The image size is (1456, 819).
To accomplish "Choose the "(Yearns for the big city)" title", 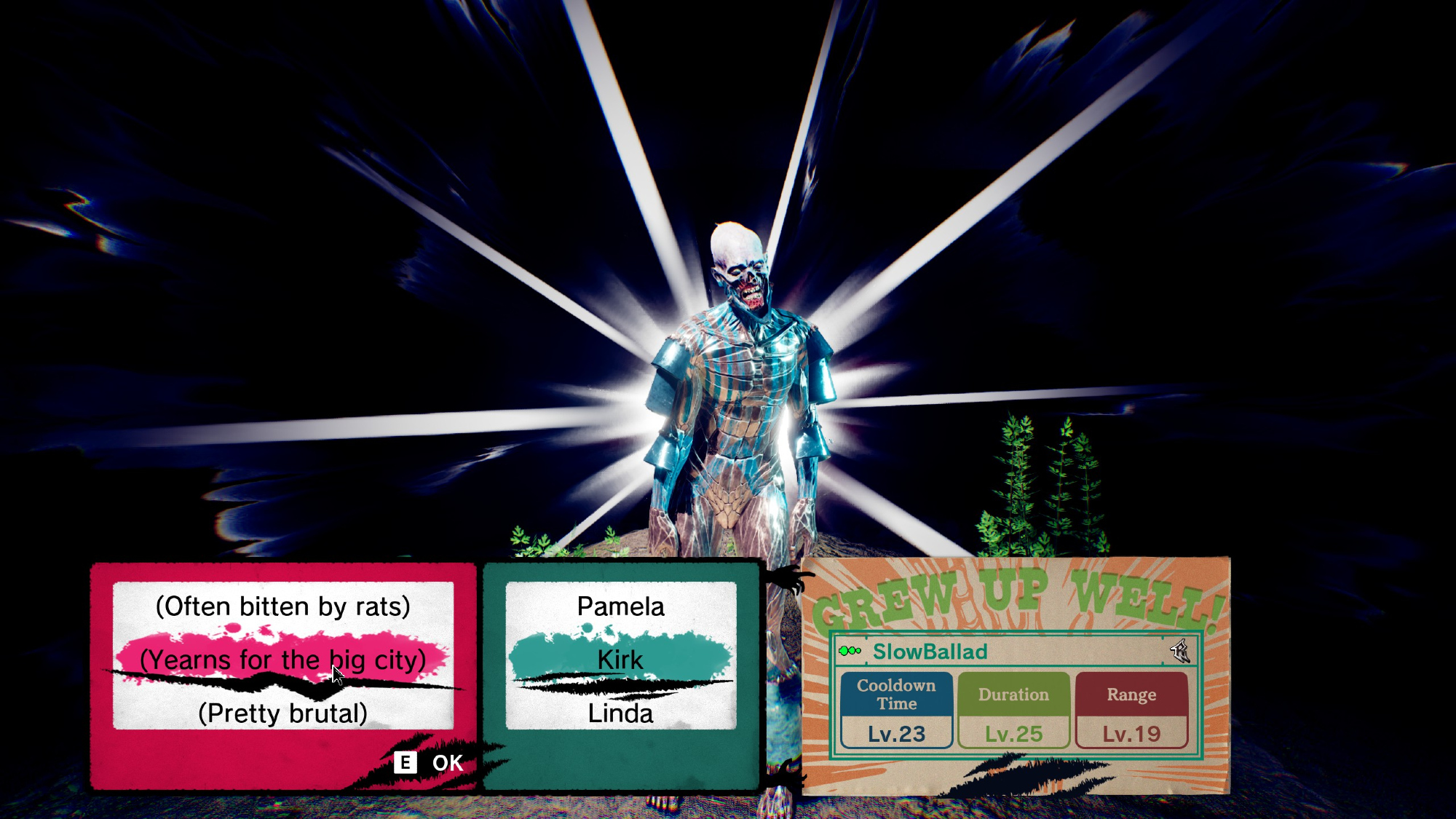I will 282,660.
